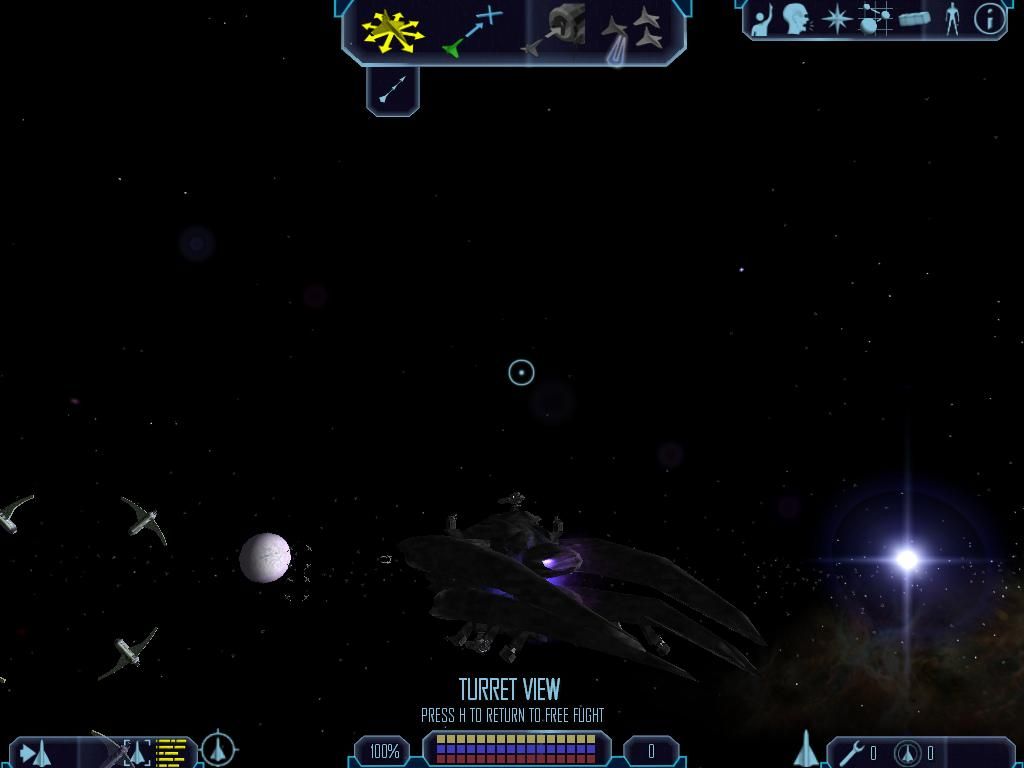
Task: Click the ship silhouette beside the wrench panel
Action: 806,750
